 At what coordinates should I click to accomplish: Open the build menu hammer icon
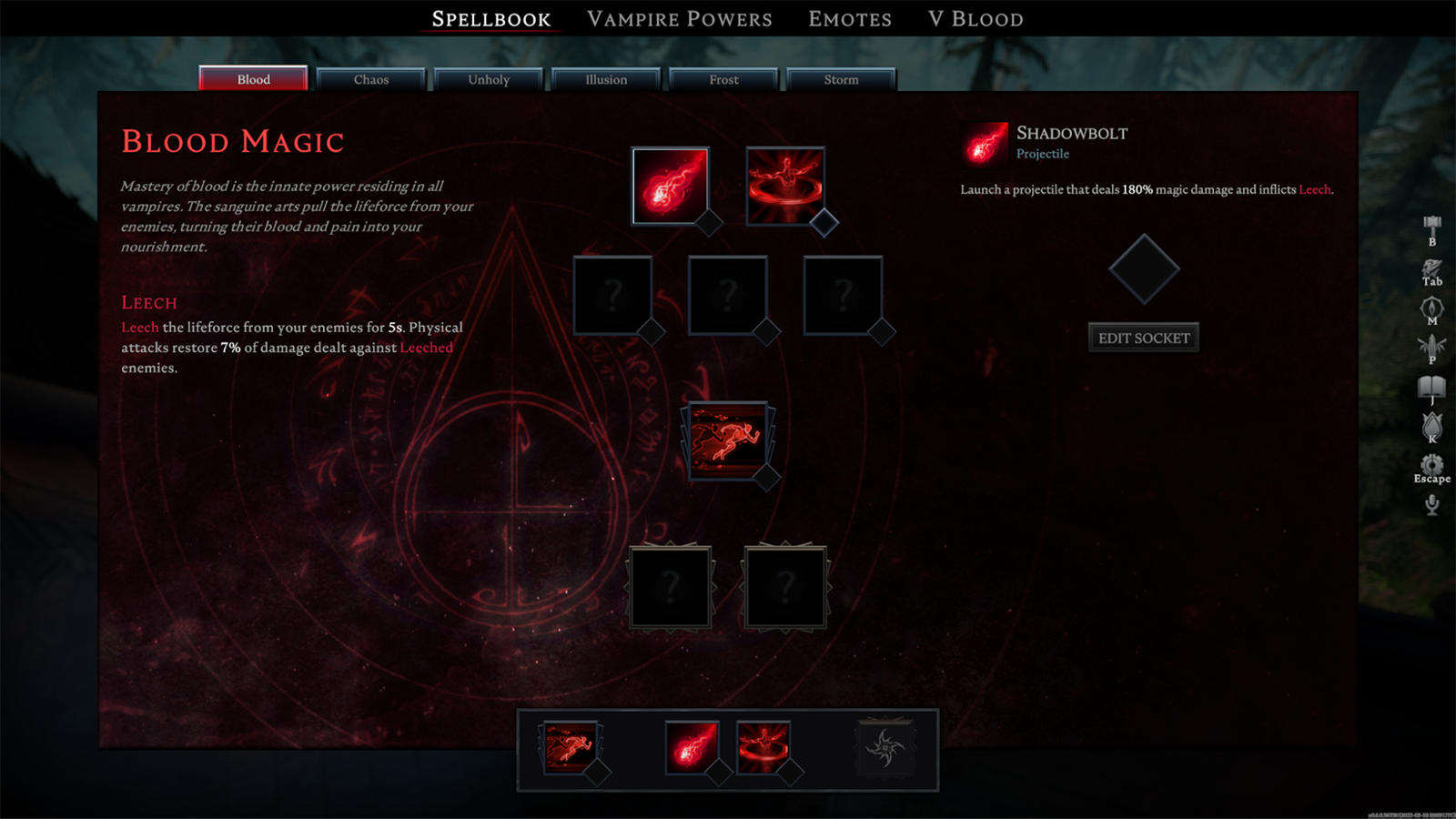(x=1431, y=227)
